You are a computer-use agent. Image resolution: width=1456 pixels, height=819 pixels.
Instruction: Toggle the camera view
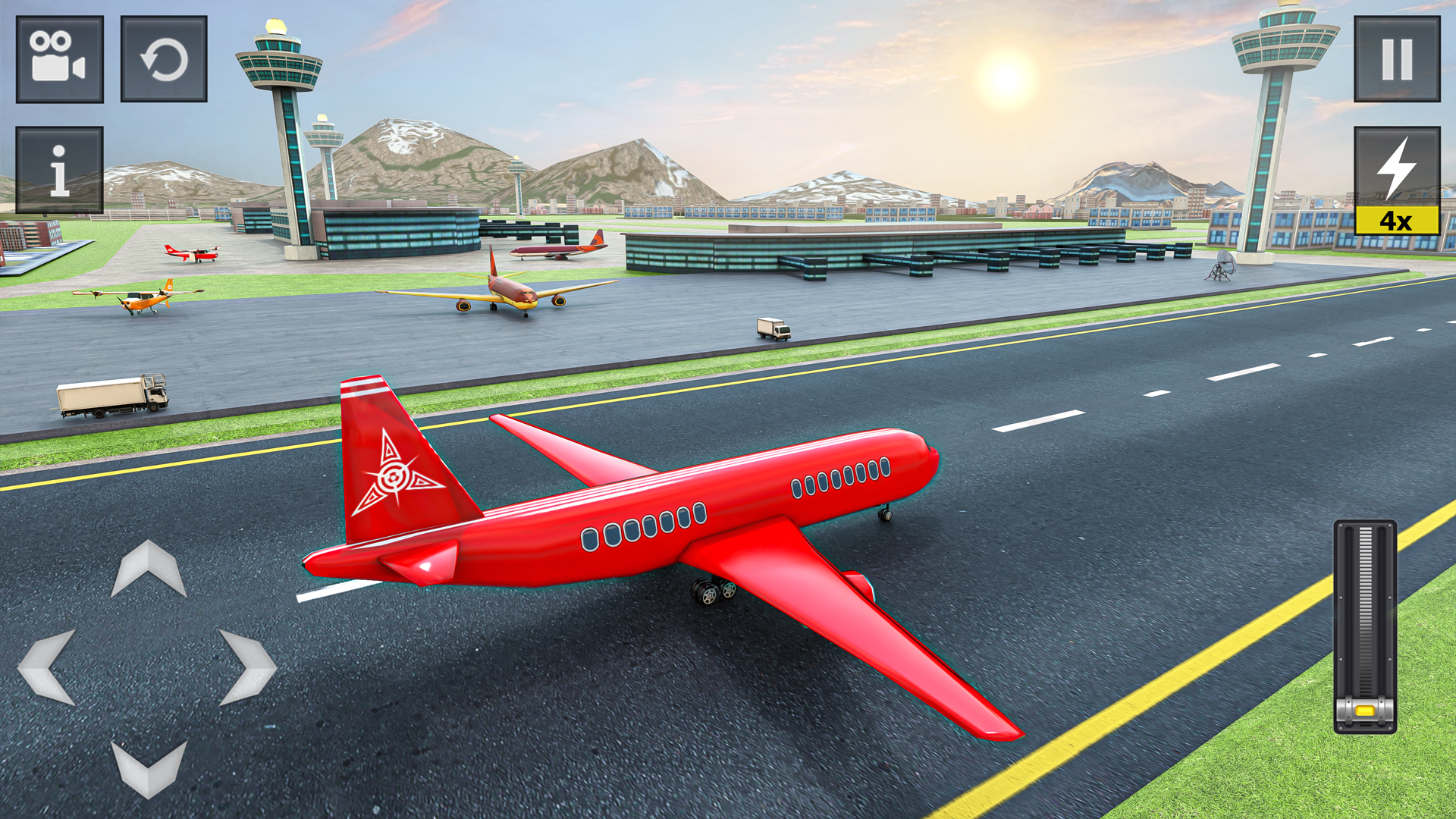(x=58, y=58)
